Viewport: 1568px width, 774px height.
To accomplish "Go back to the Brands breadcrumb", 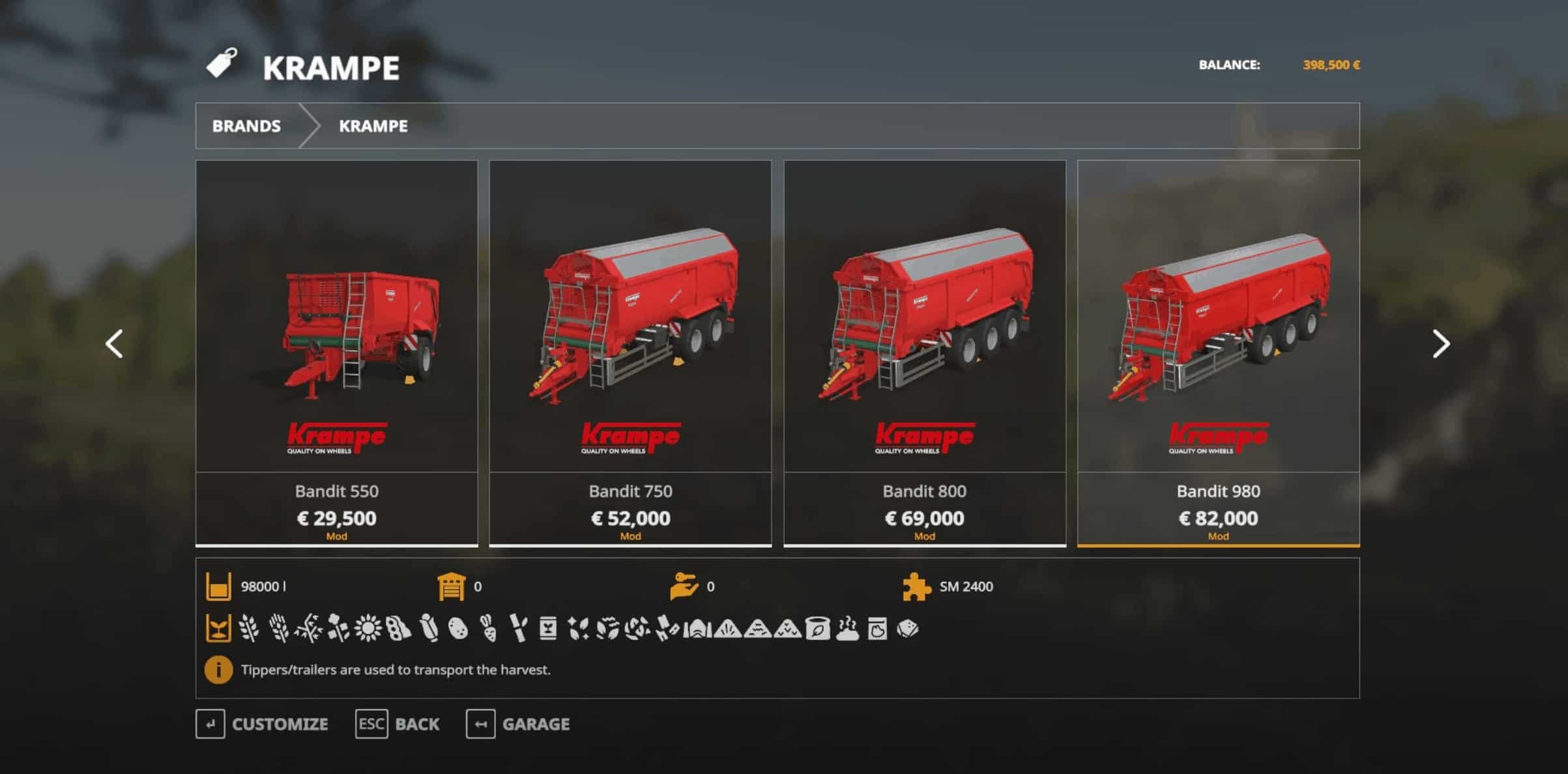I will [x=246, y=126].
